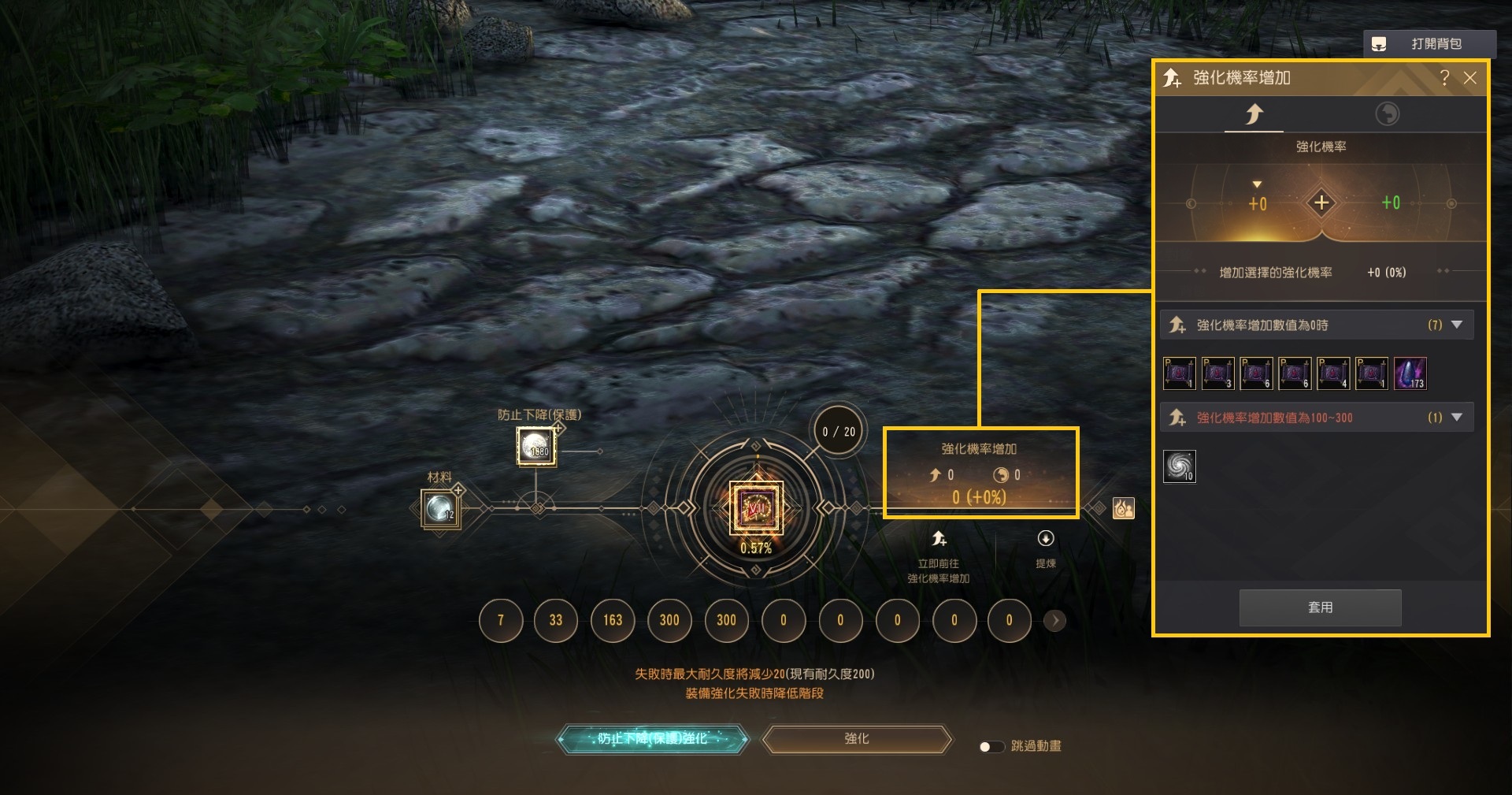Viewport: 1512px width, 795px height.
Task: Collapse the 強化機率增加數值為0時 section
Action: coord(1456,325)
